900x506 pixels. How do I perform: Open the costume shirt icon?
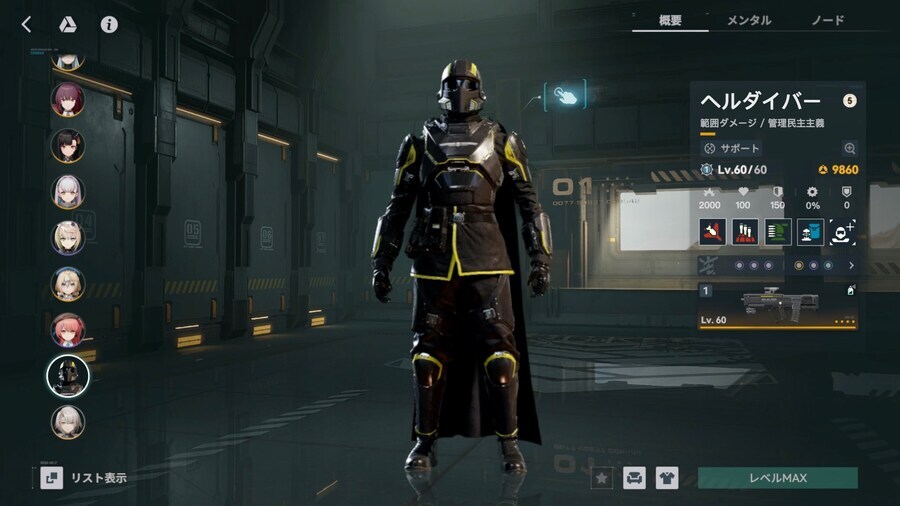pyautogui.click(x=667, y=478)
